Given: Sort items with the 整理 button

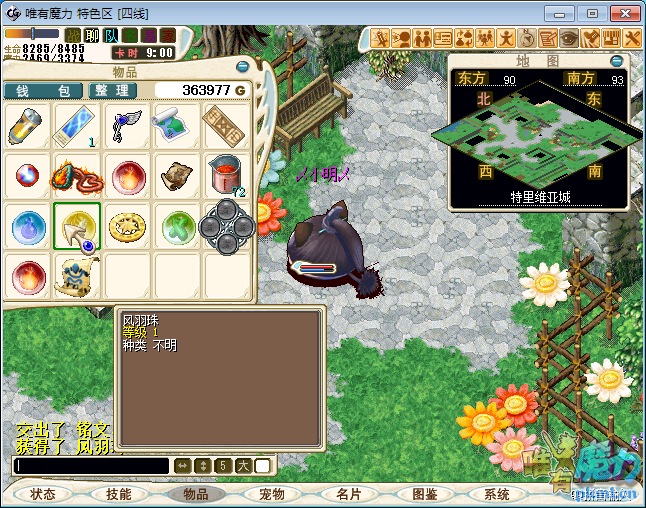Looking at the screenshot, I should click(x=112, y=90).
